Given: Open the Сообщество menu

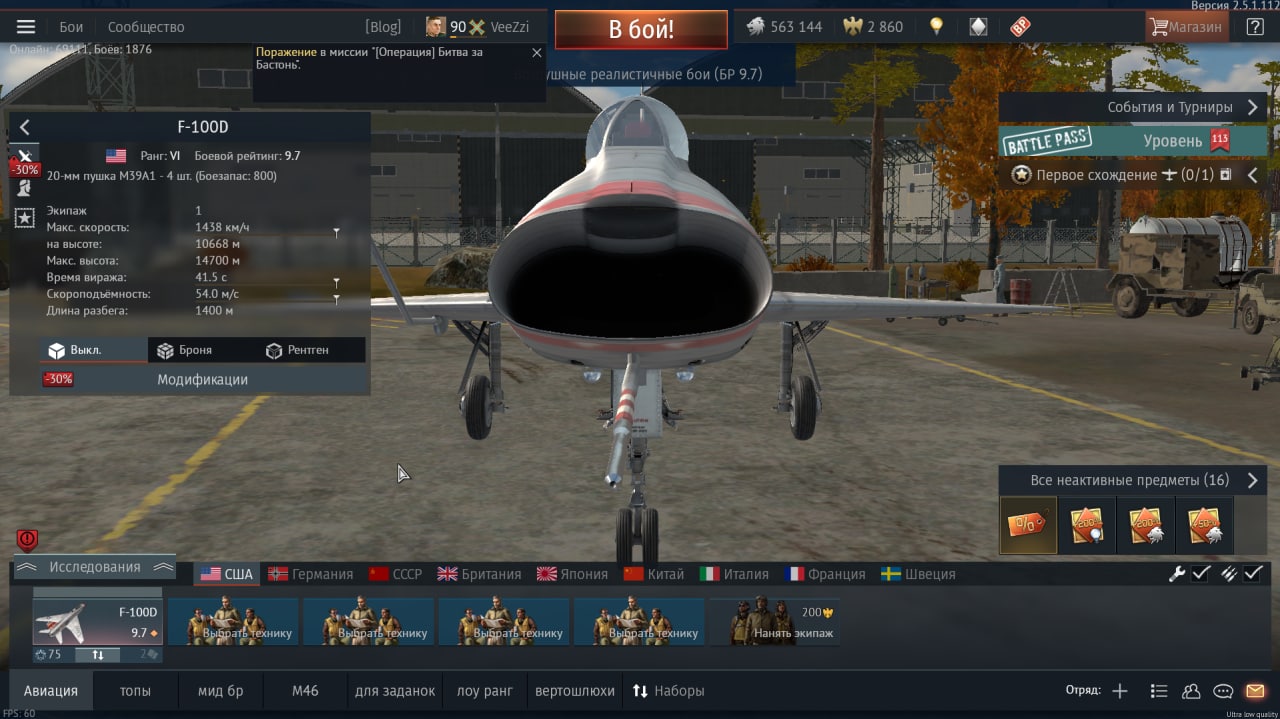Looking at the screenshot, I should pos(146,27).
